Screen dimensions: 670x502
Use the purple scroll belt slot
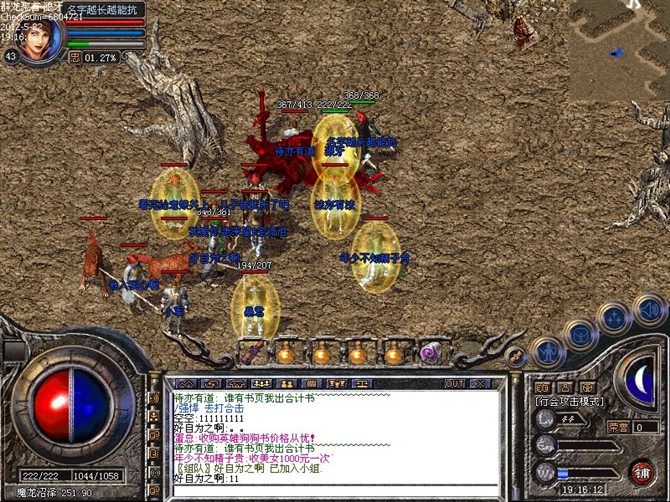pos(435,352)
